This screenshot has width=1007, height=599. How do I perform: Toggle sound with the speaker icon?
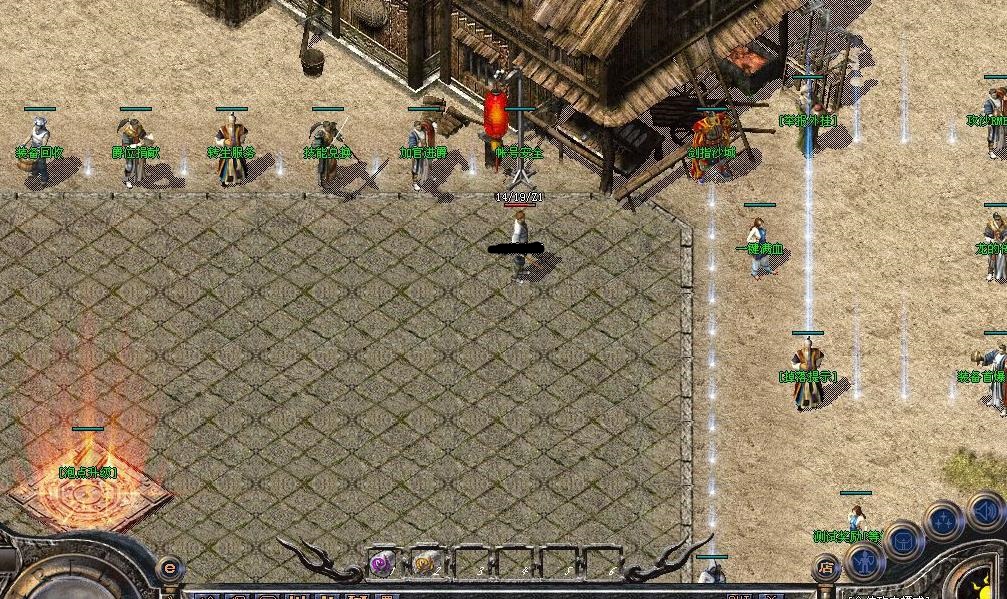tap(986, 512)
